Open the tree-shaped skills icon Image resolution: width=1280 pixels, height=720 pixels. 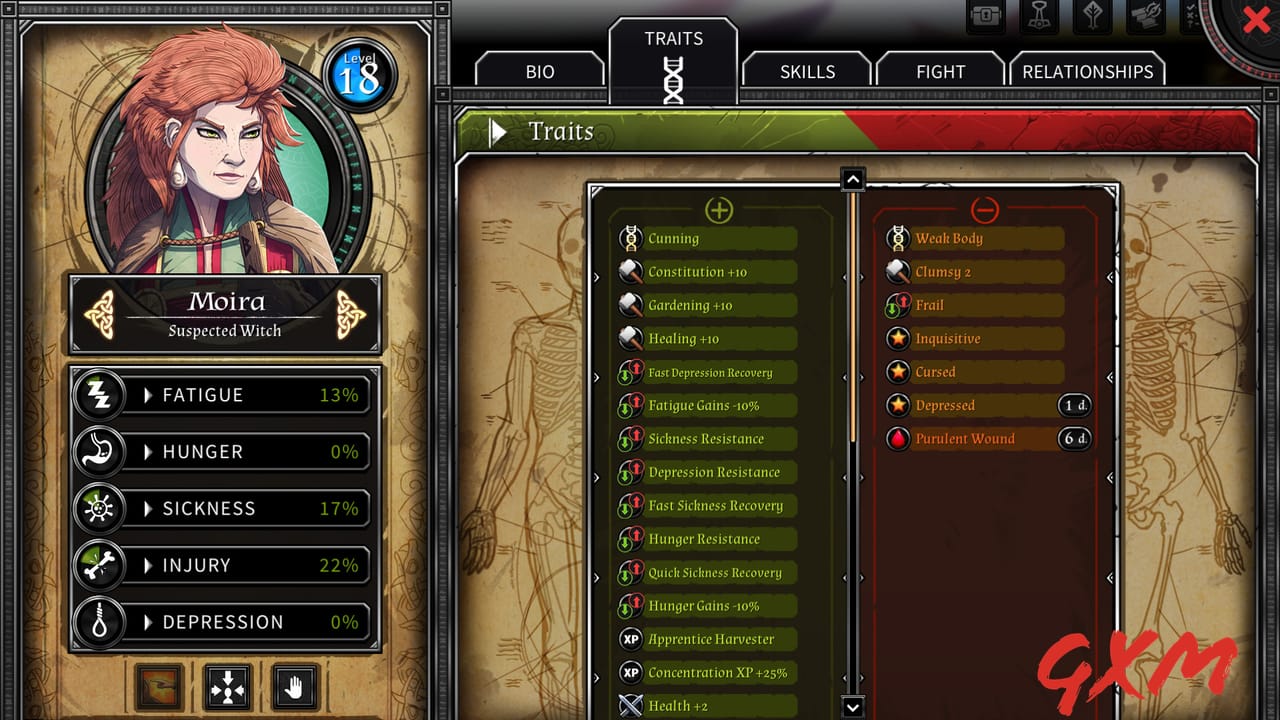(1092, 16)
